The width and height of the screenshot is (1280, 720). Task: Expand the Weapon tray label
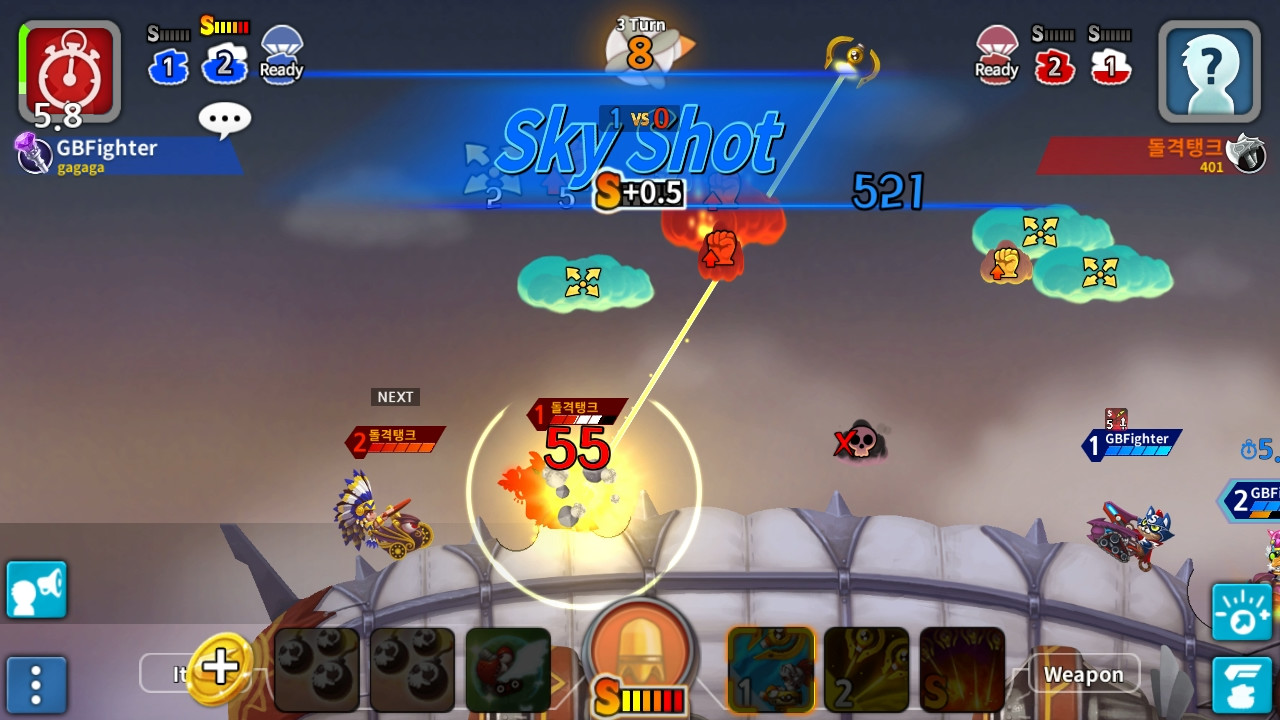tap(1083, 675)
